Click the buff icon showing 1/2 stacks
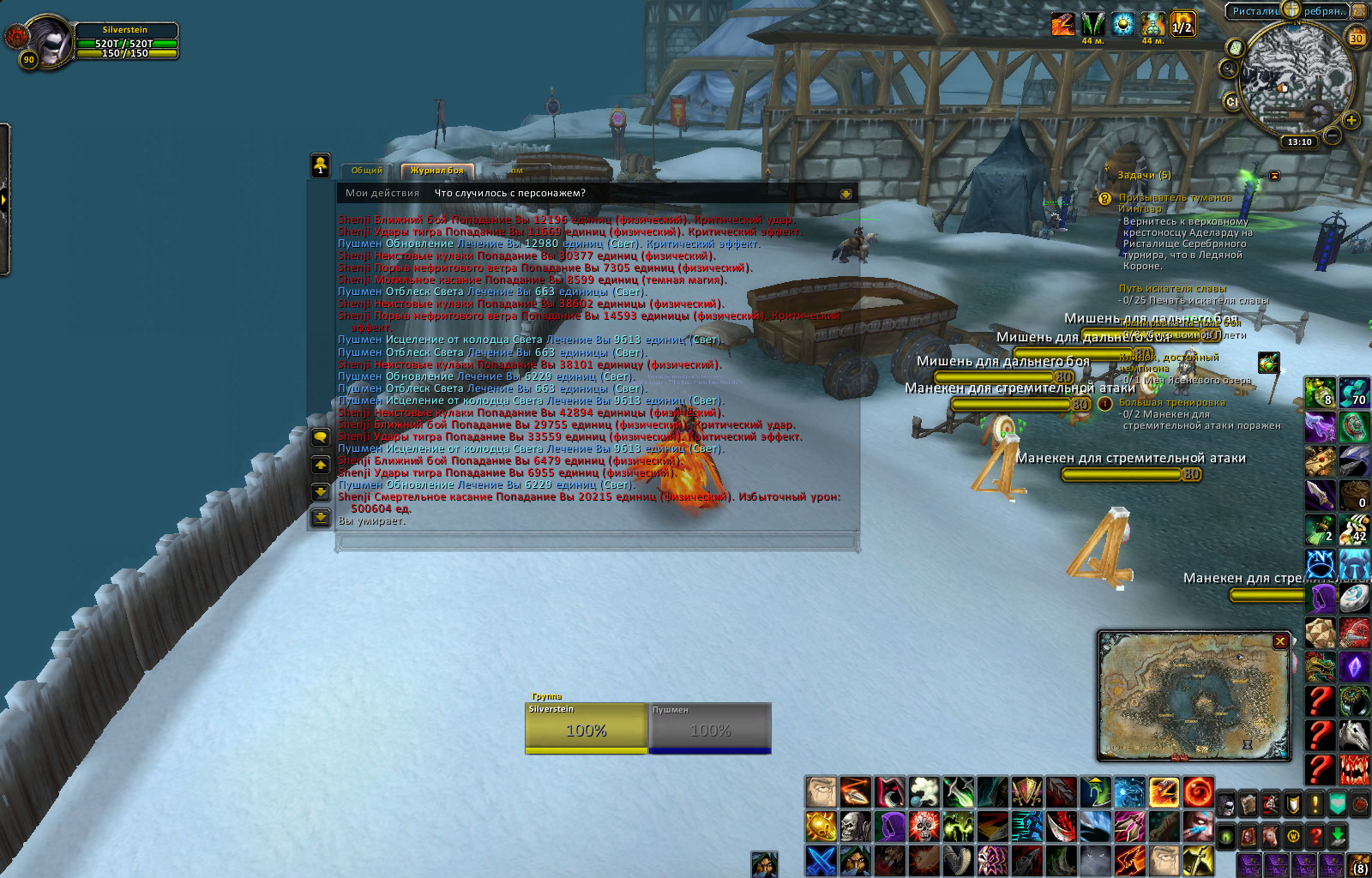This screenshot has width=1372, height=878. click(1182, 24)
